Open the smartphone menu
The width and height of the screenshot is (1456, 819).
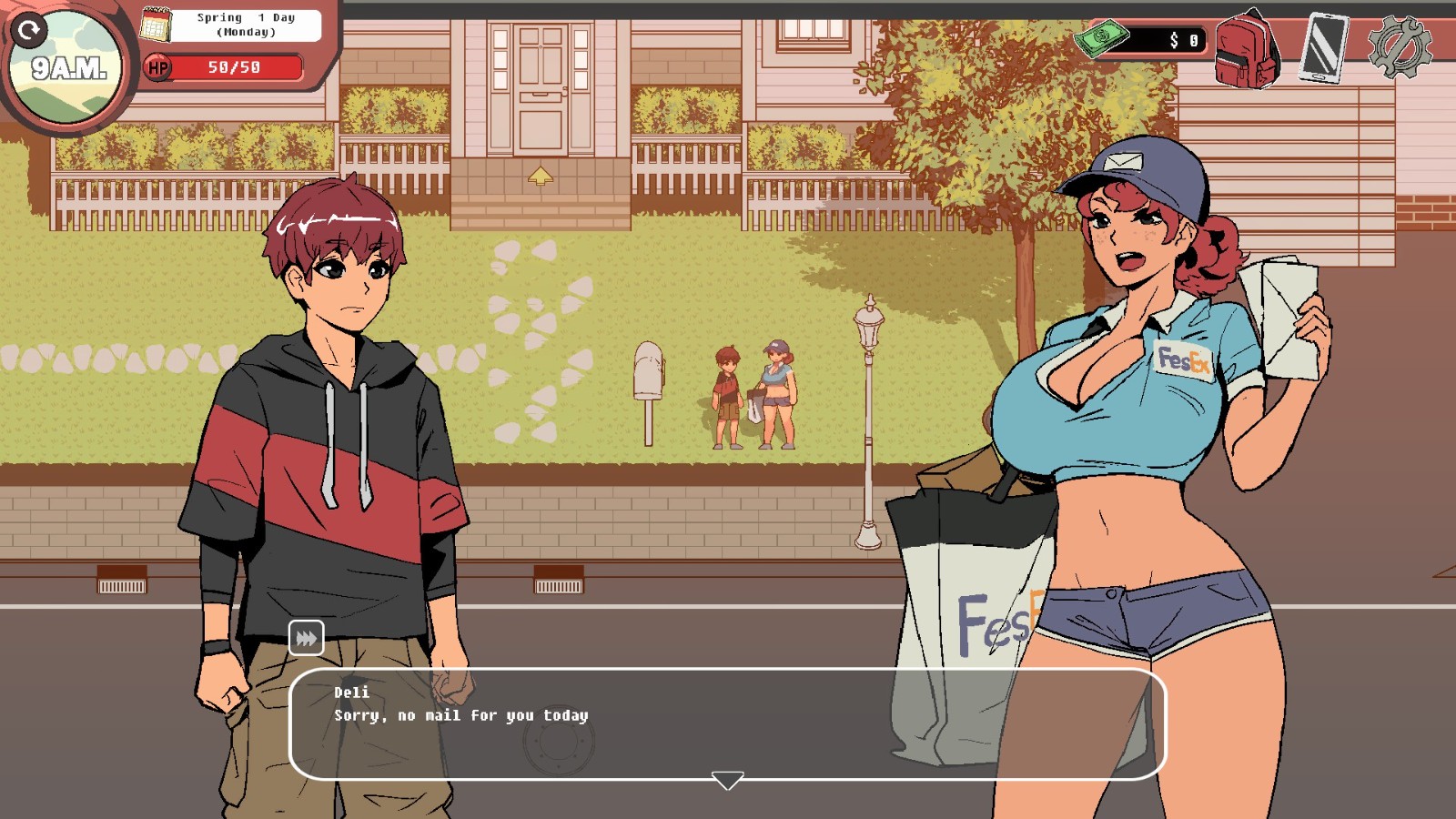pos(1323,47)
